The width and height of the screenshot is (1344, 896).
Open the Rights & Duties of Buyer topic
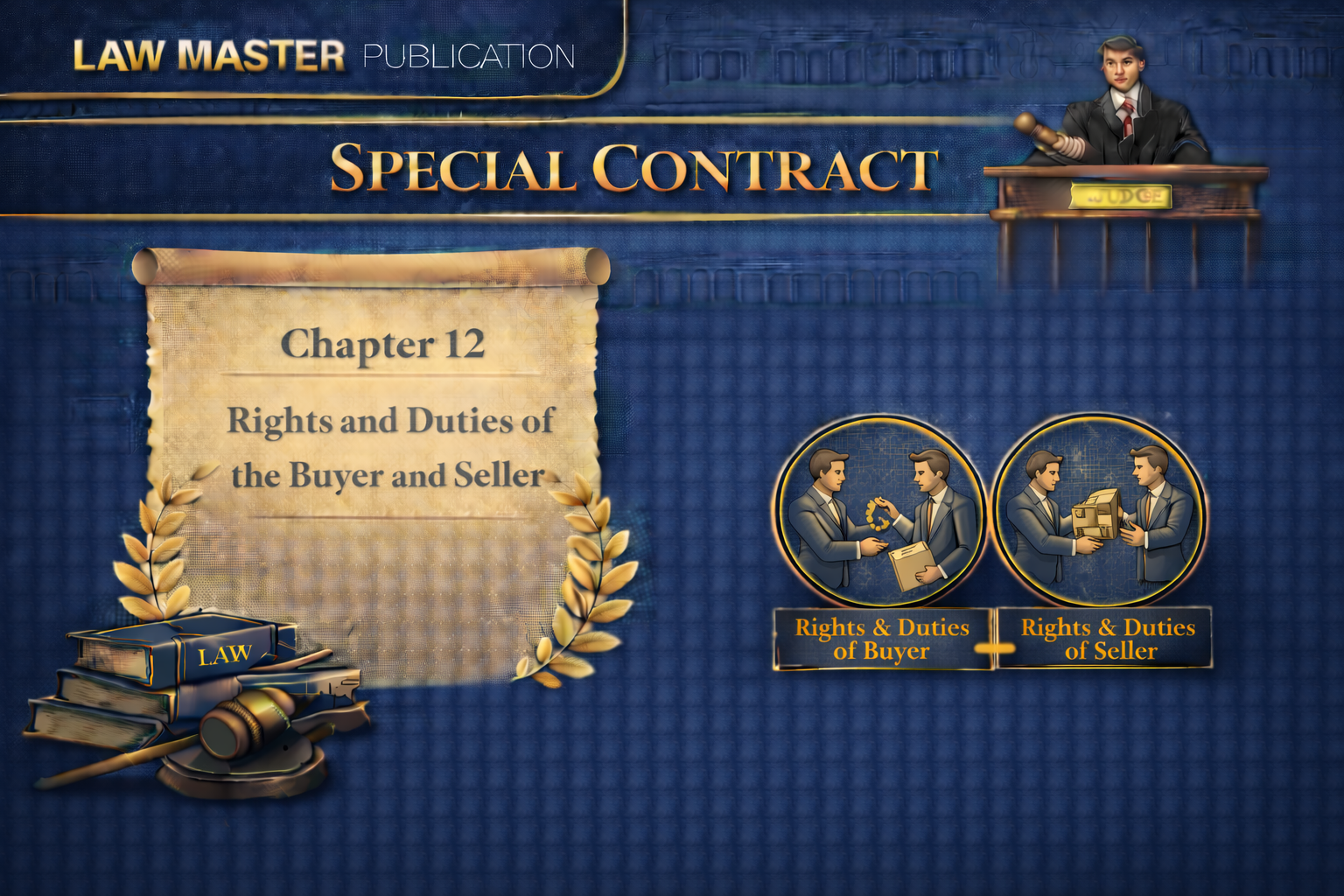click(x=882, y=639)
